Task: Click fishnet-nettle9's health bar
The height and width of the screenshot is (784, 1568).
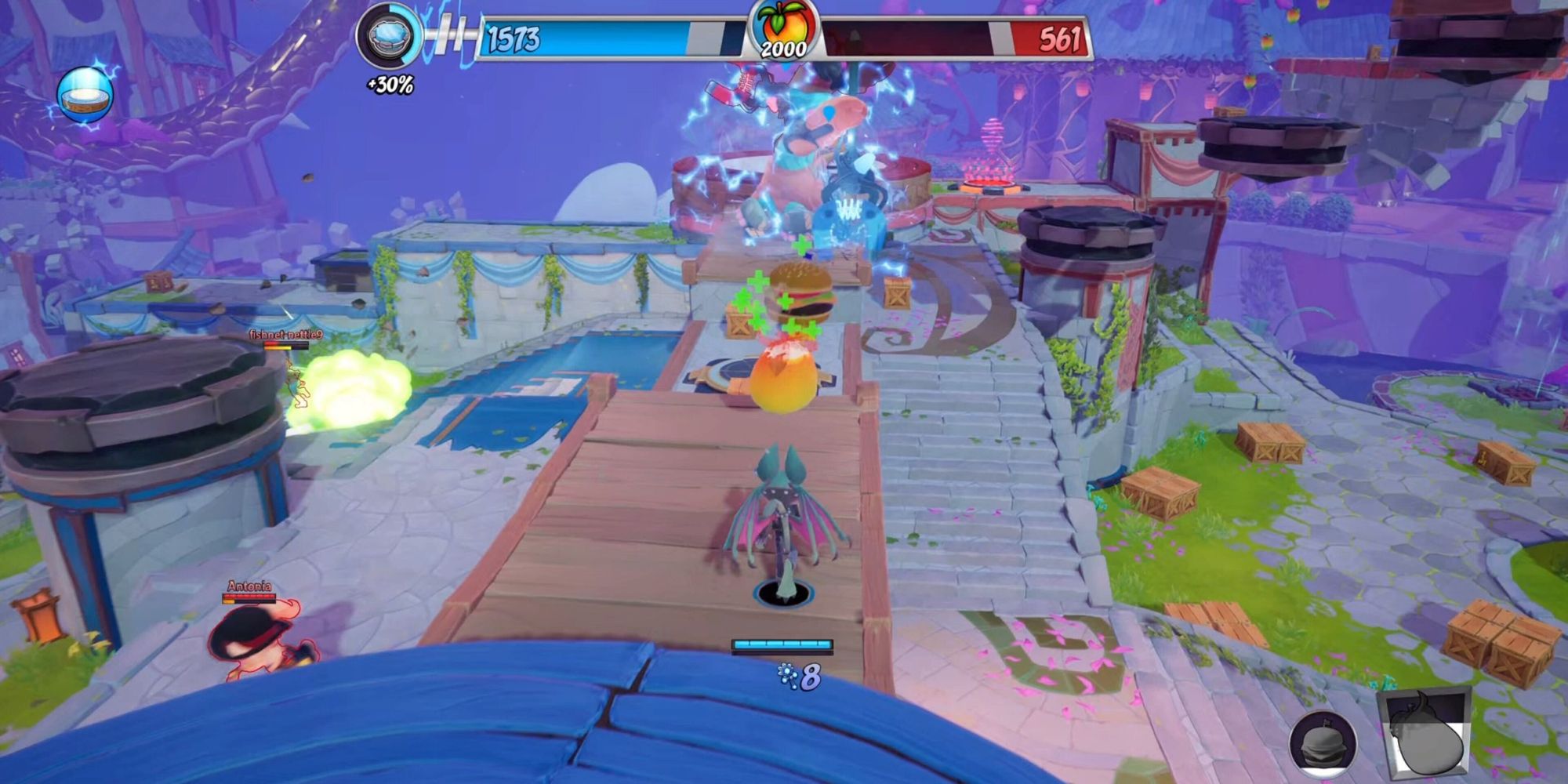Action: tap(286, 345)
